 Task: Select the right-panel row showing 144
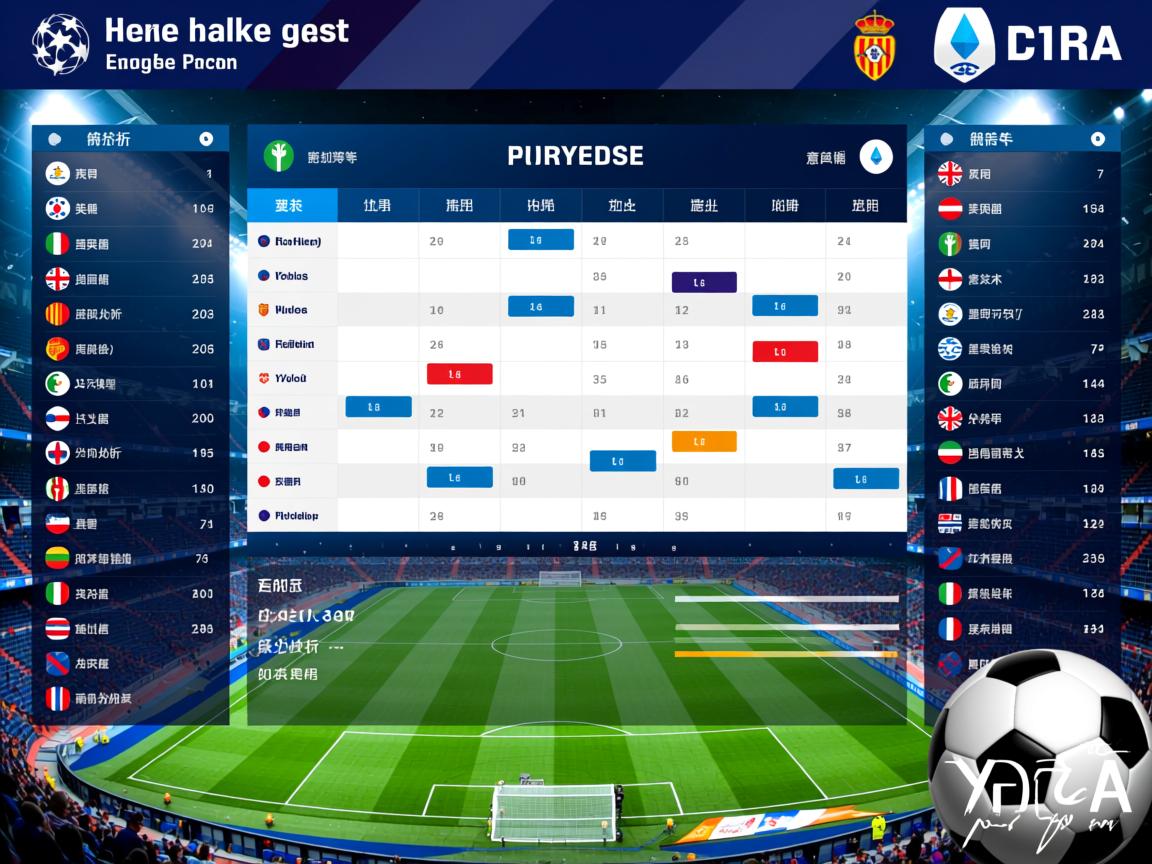(x=1022, y=383)
